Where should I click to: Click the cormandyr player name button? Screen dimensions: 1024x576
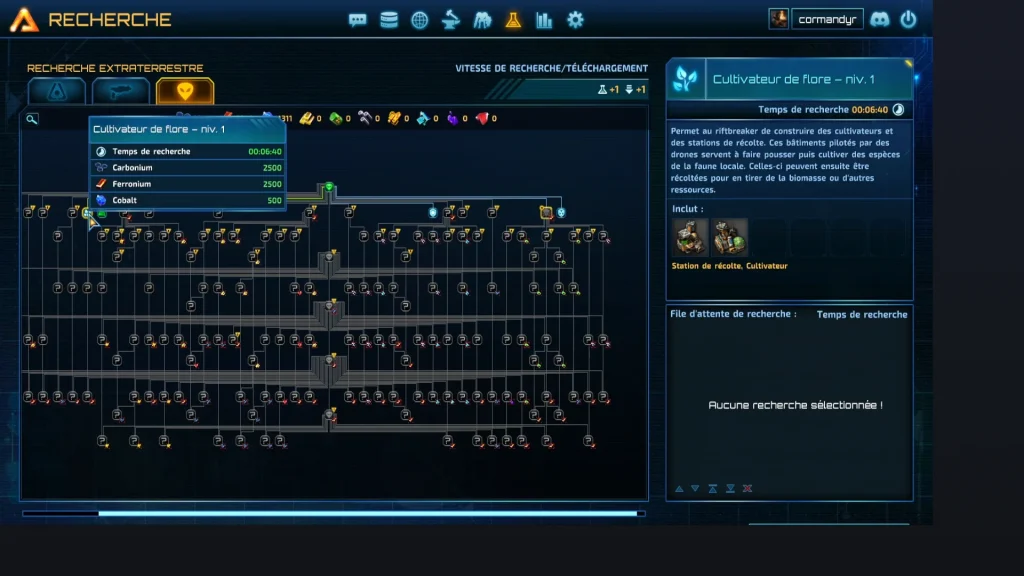pos(827,19)
